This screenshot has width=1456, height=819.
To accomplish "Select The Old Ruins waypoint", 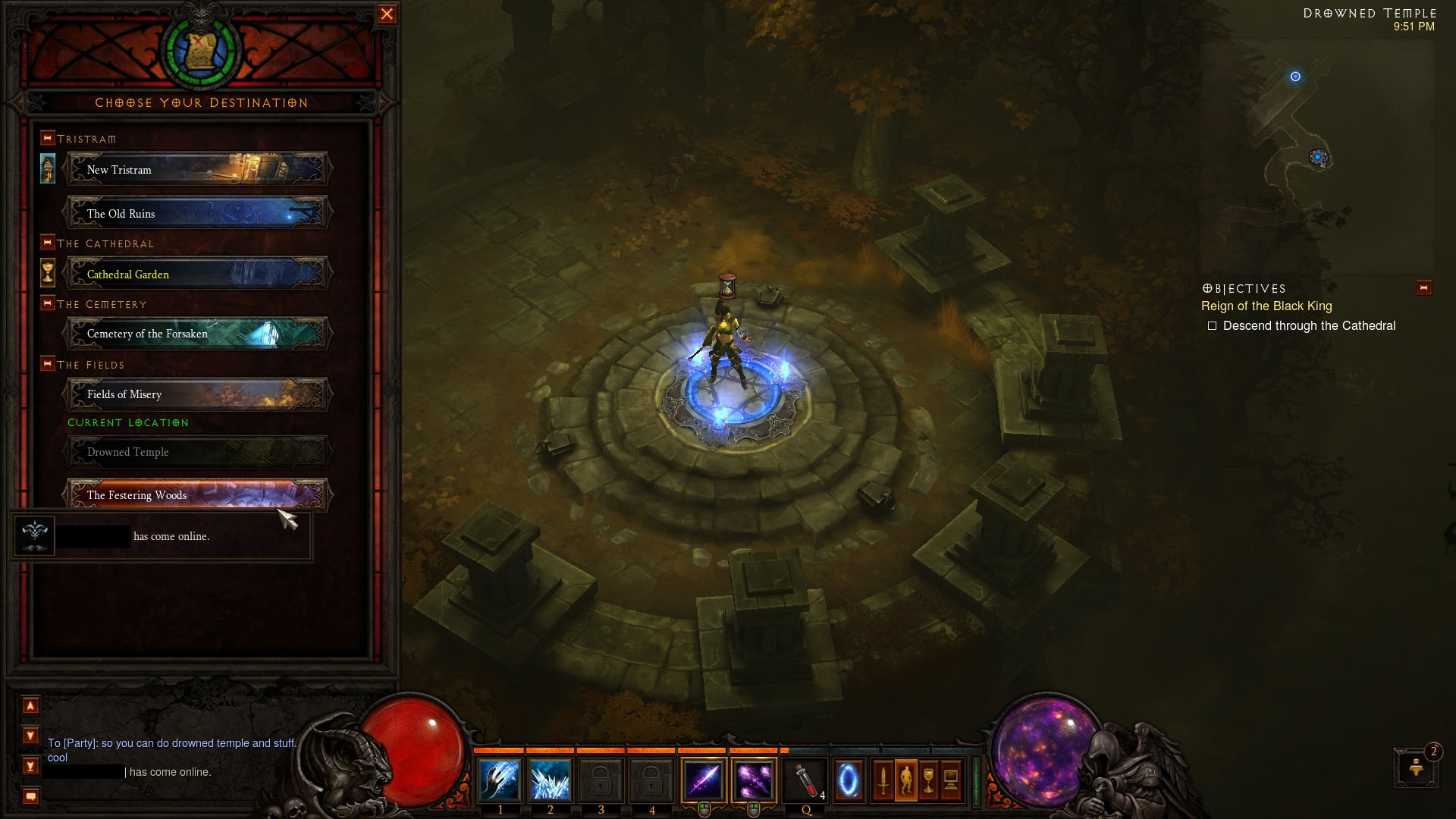I will pos(197,213).
